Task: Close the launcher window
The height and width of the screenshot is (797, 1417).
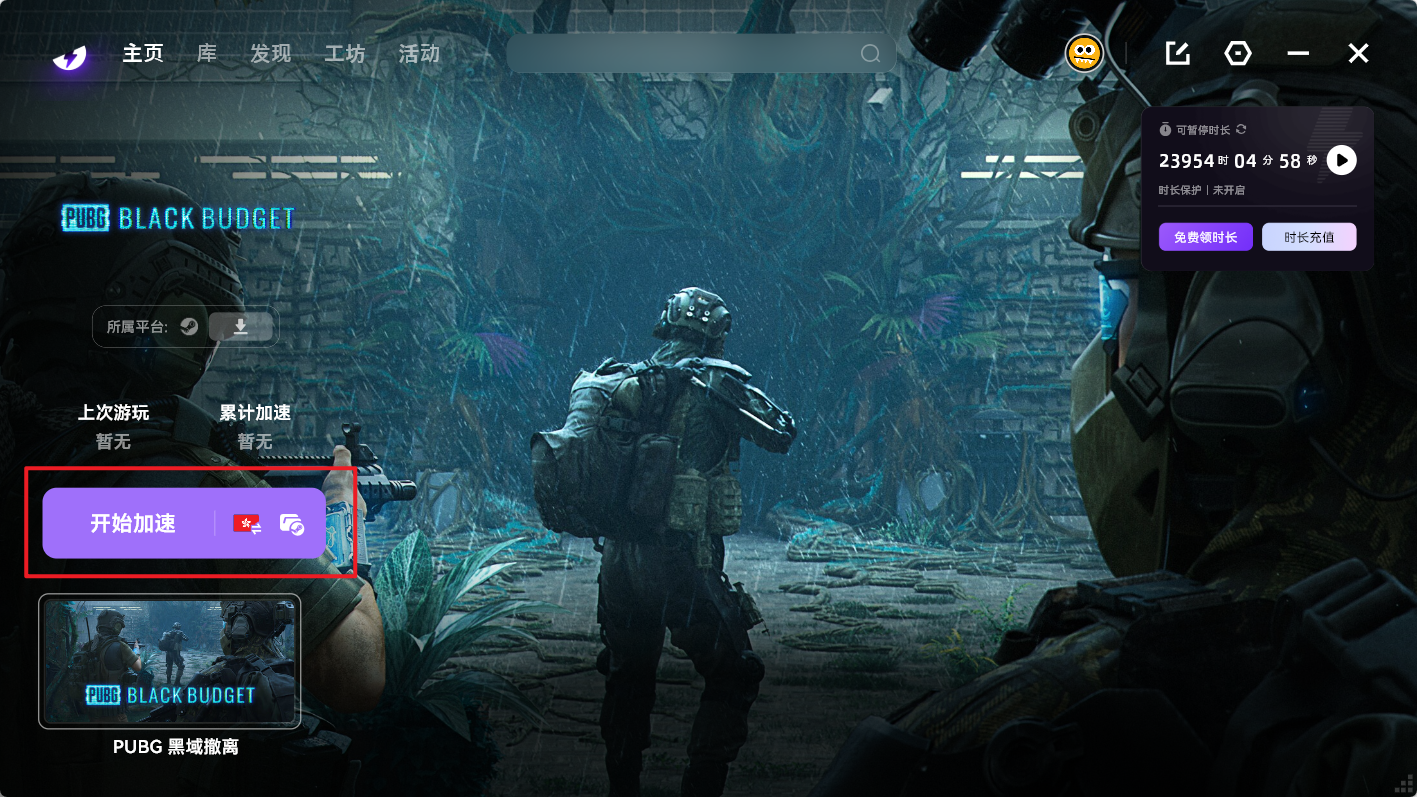Action: (1358, 53)
